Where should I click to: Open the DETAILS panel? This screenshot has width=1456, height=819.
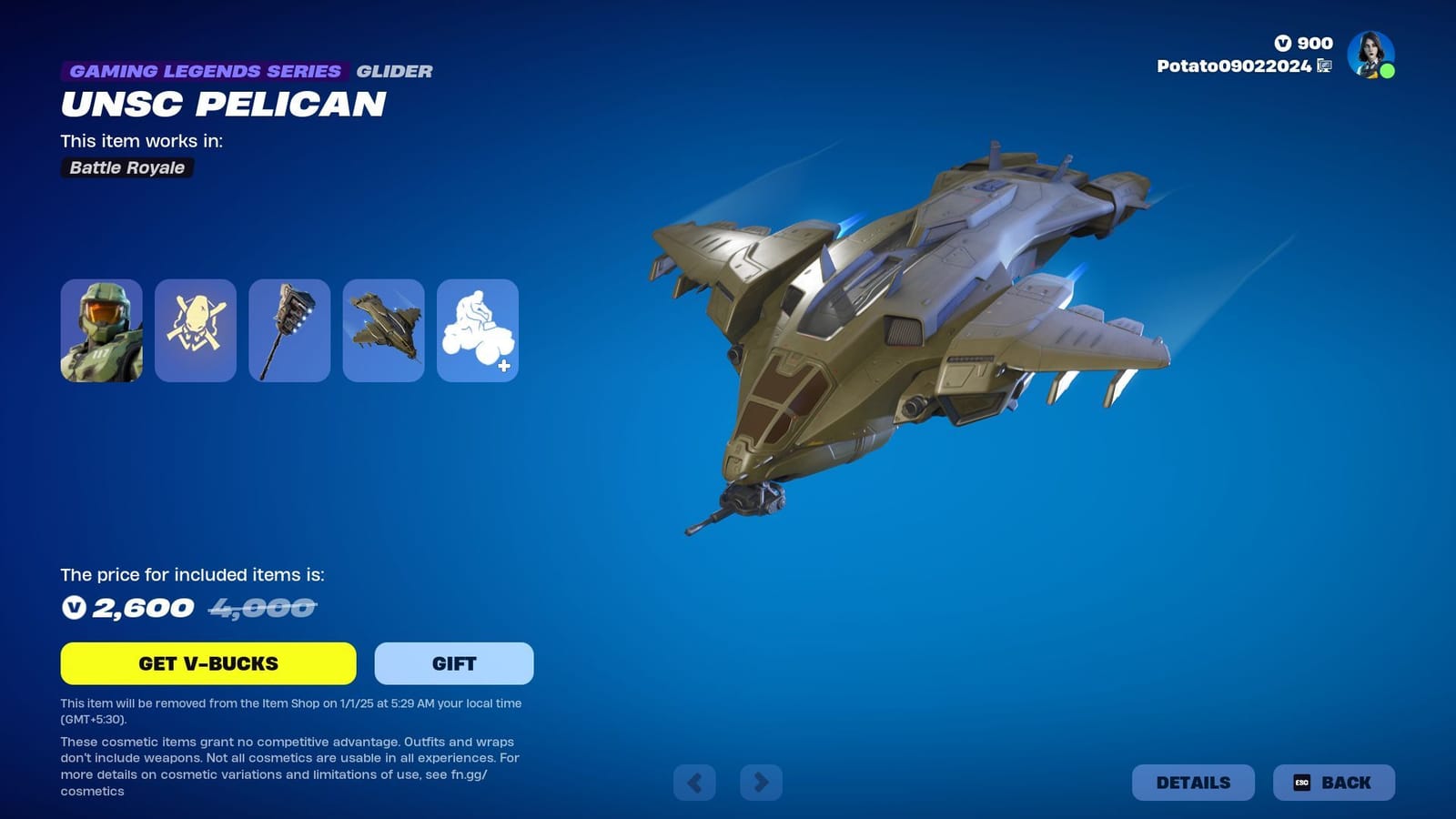click(1194, 782)
